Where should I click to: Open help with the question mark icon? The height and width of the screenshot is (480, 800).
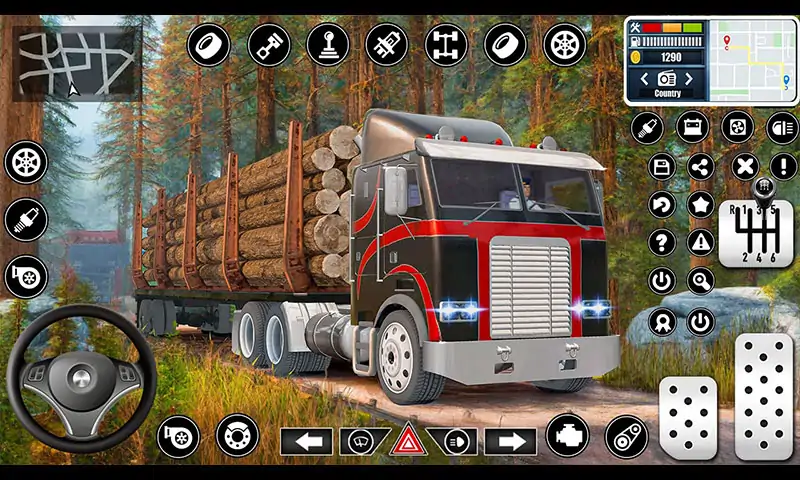[661, 242]
